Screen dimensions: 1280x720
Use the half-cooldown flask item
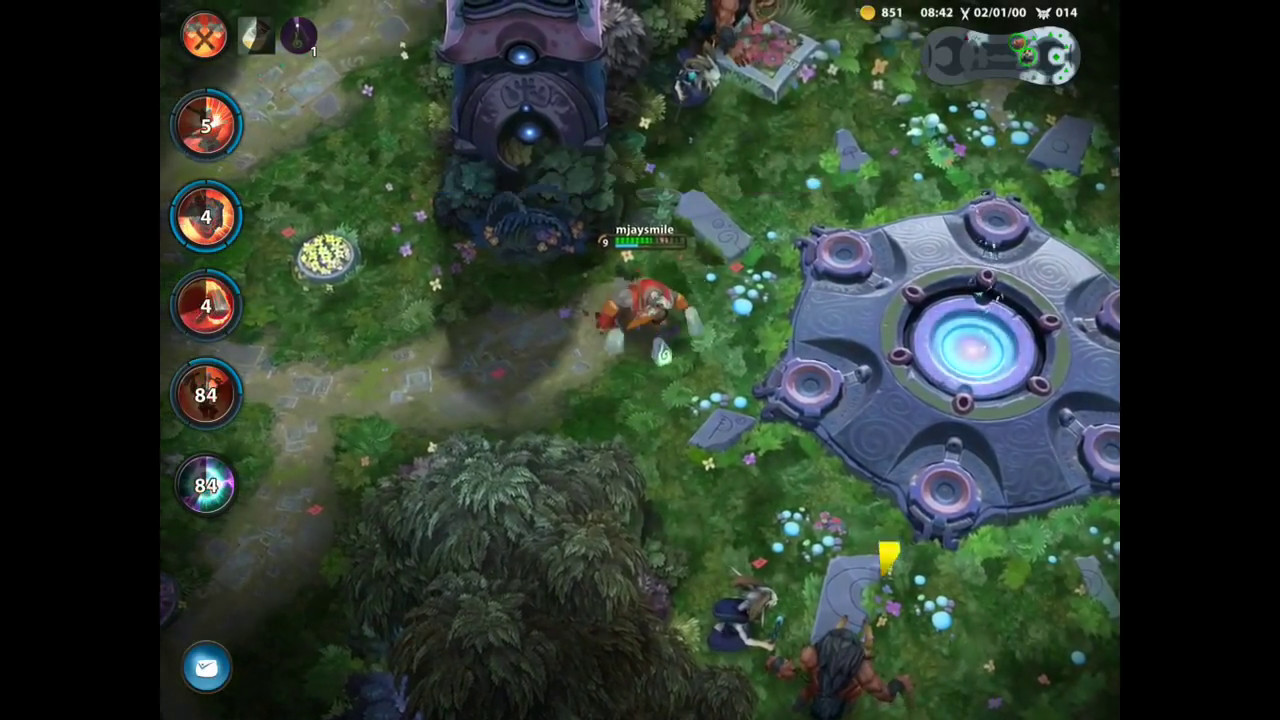point(256,37)
